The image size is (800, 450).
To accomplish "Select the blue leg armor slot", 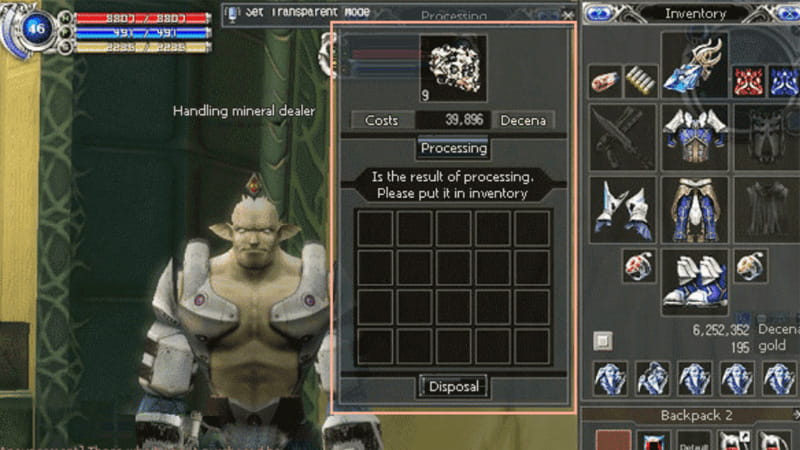I will 694,209.
